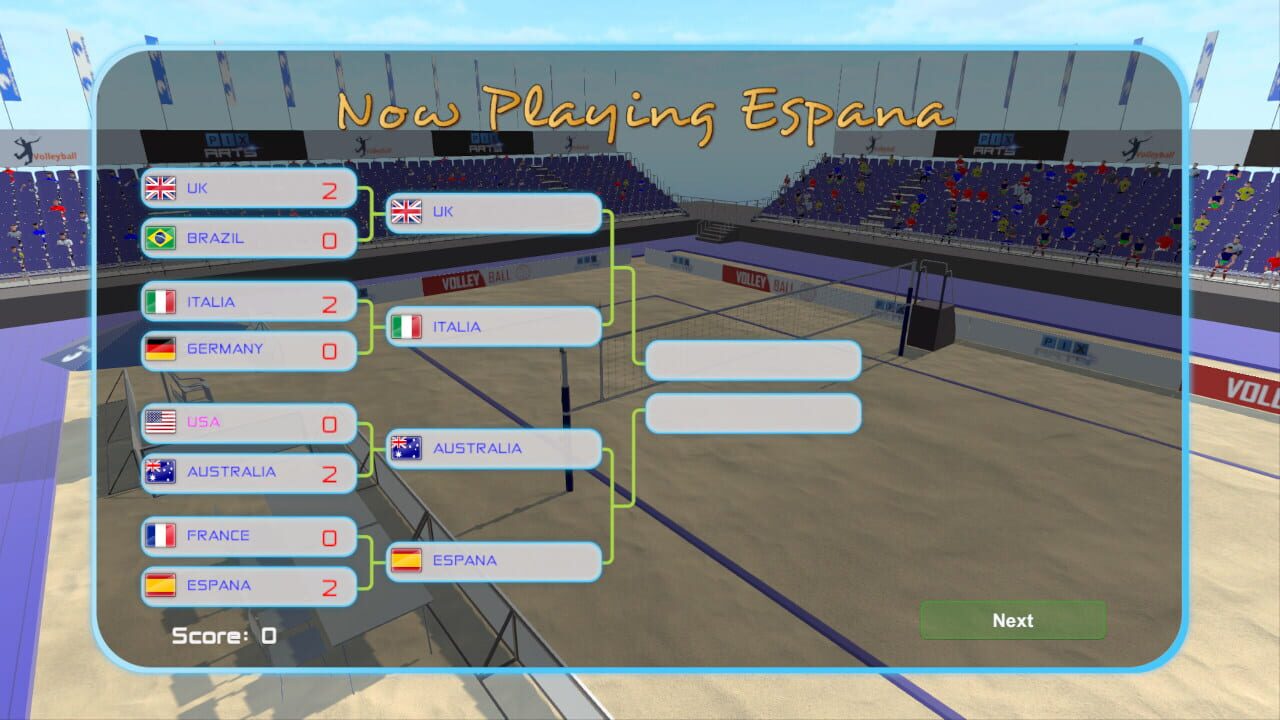Screen dimensions: 1280x720
Task: Click the Espana quarterfinal match entry
Action: coord(248,586)
